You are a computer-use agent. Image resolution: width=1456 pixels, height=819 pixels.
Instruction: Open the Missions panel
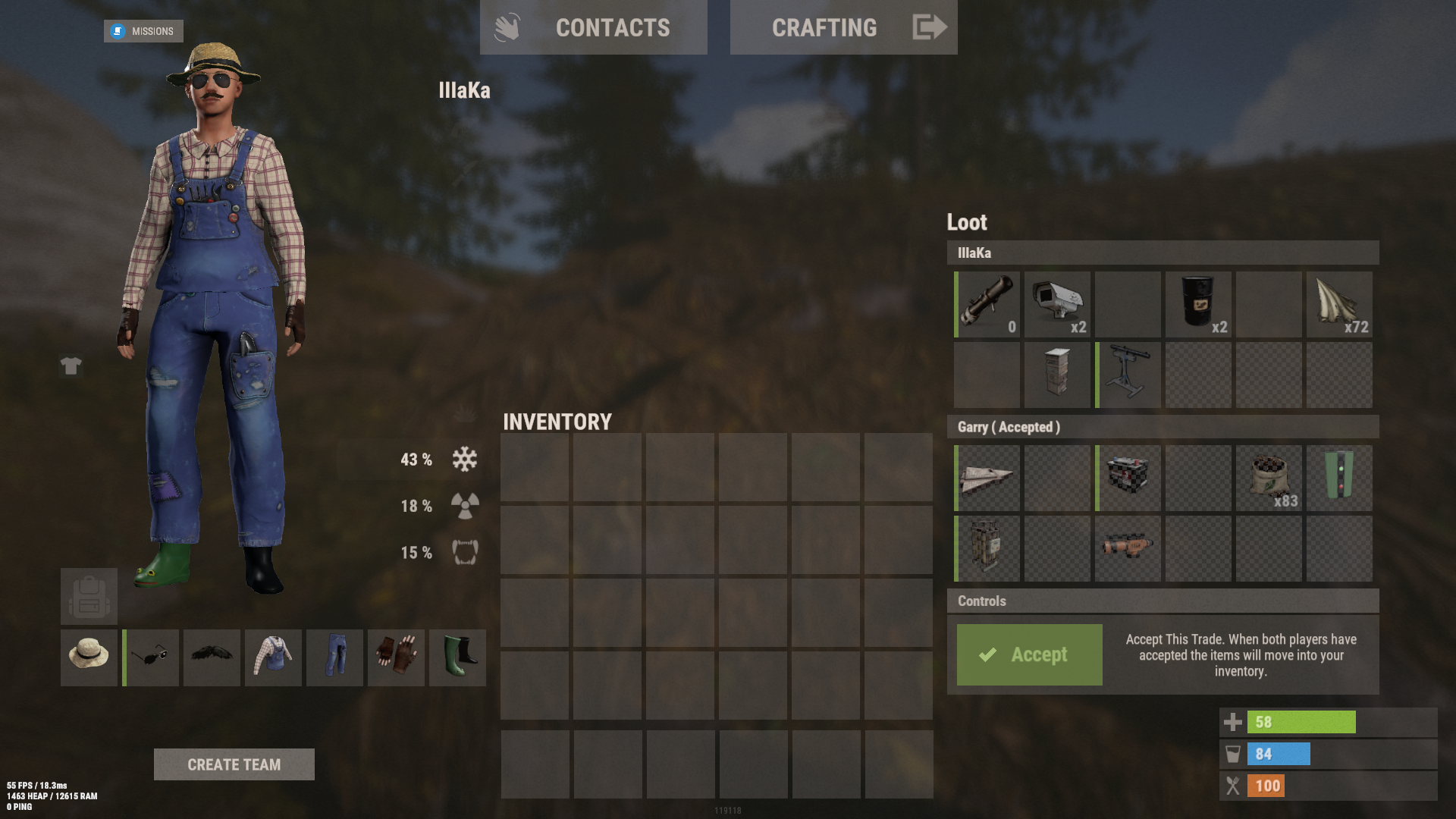click(x=143, y=31)
